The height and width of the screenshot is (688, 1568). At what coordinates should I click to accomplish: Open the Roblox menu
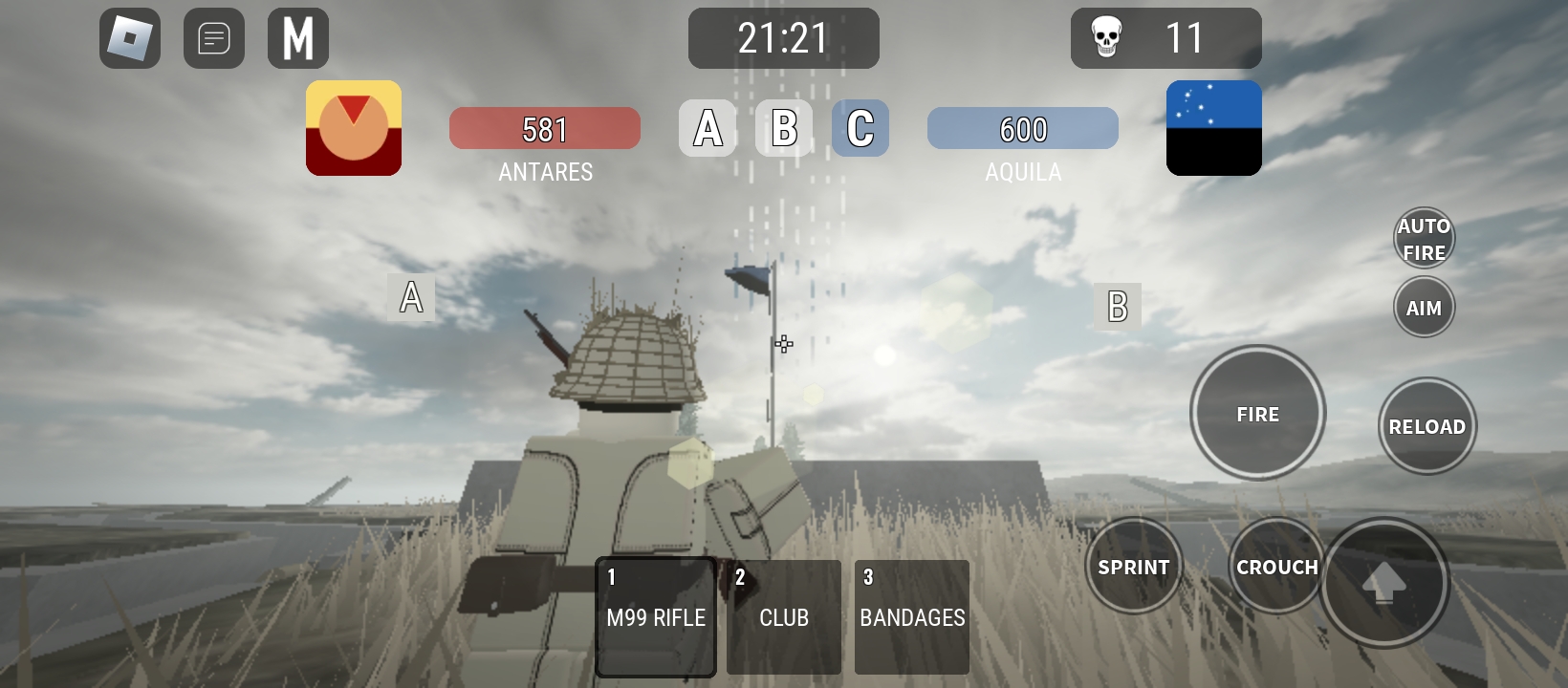(x=130, y=38)
